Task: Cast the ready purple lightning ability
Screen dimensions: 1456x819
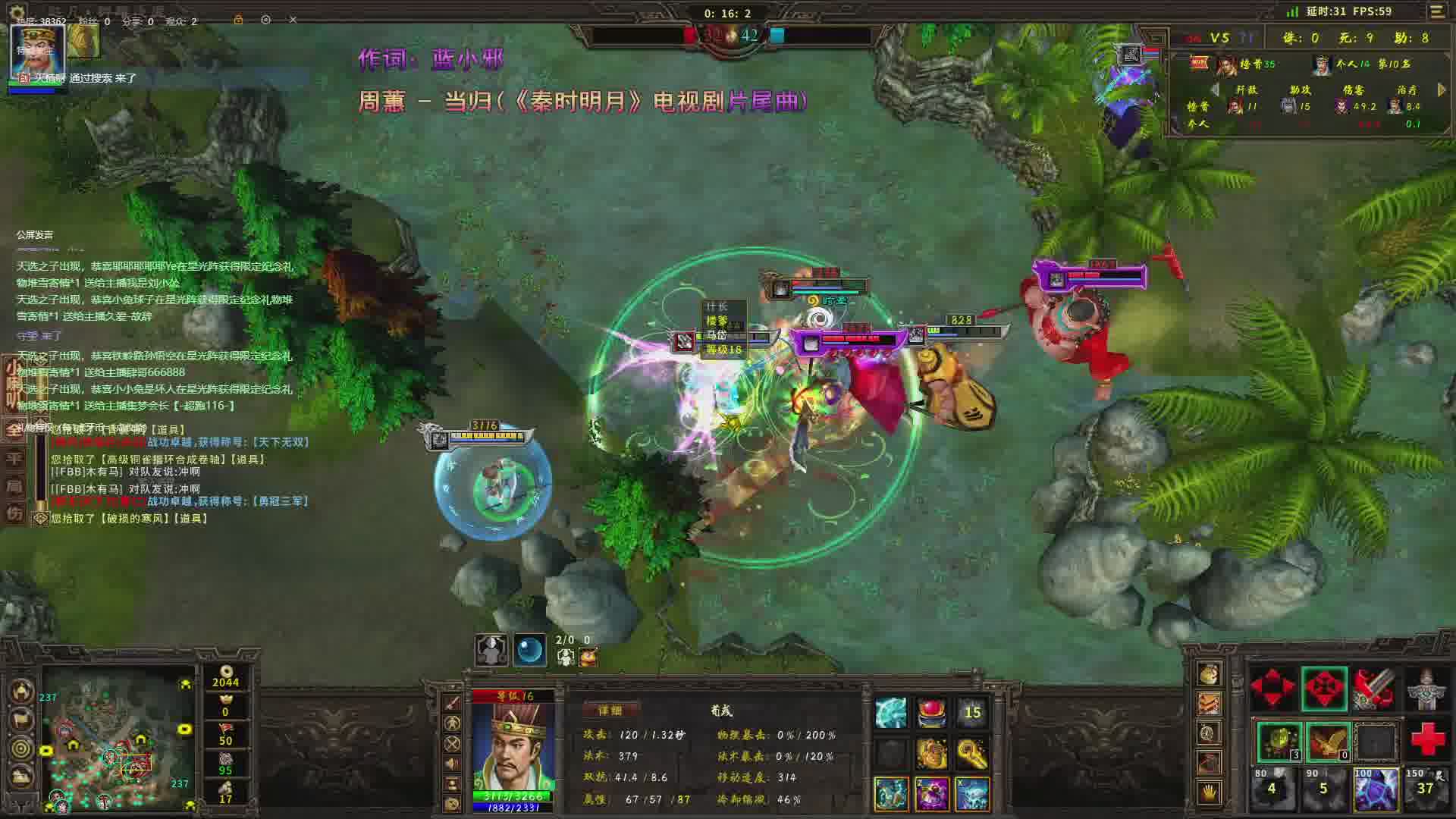Action: coord(1375,789)
